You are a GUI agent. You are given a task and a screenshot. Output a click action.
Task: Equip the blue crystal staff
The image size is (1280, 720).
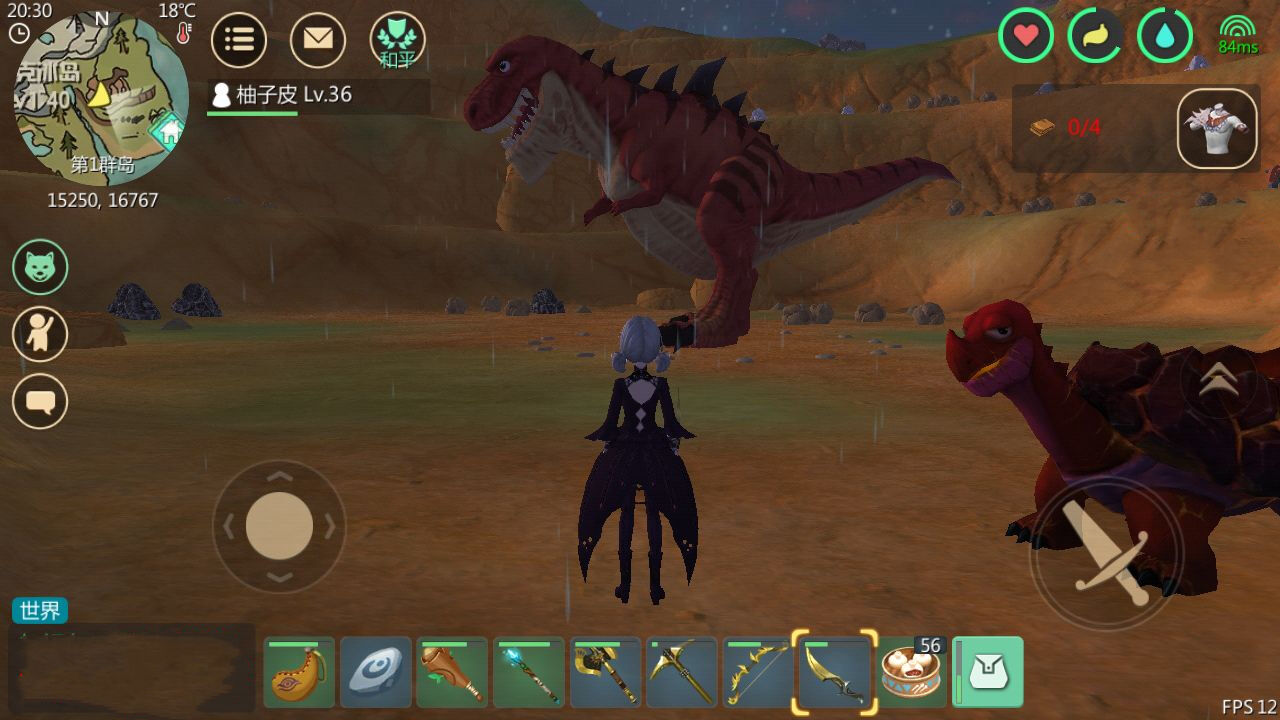click(529, 673)
